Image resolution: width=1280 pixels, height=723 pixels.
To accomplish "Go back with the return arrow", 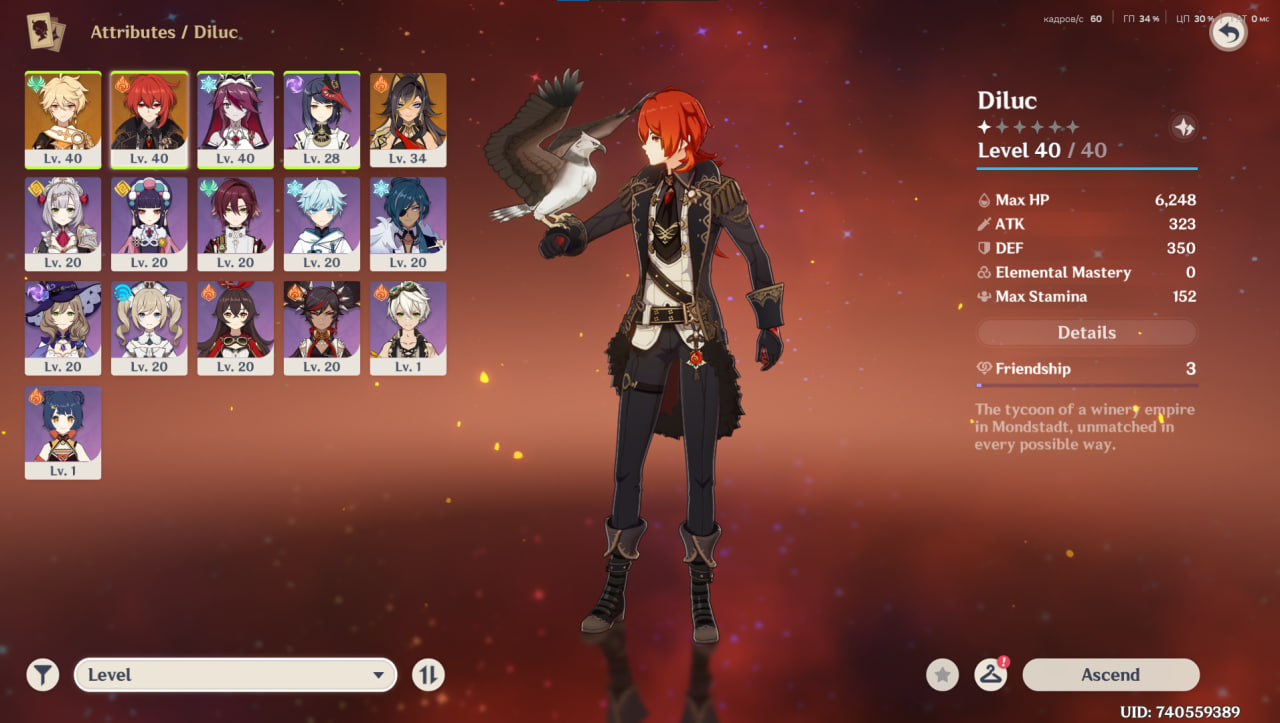I will [1228, 32].
